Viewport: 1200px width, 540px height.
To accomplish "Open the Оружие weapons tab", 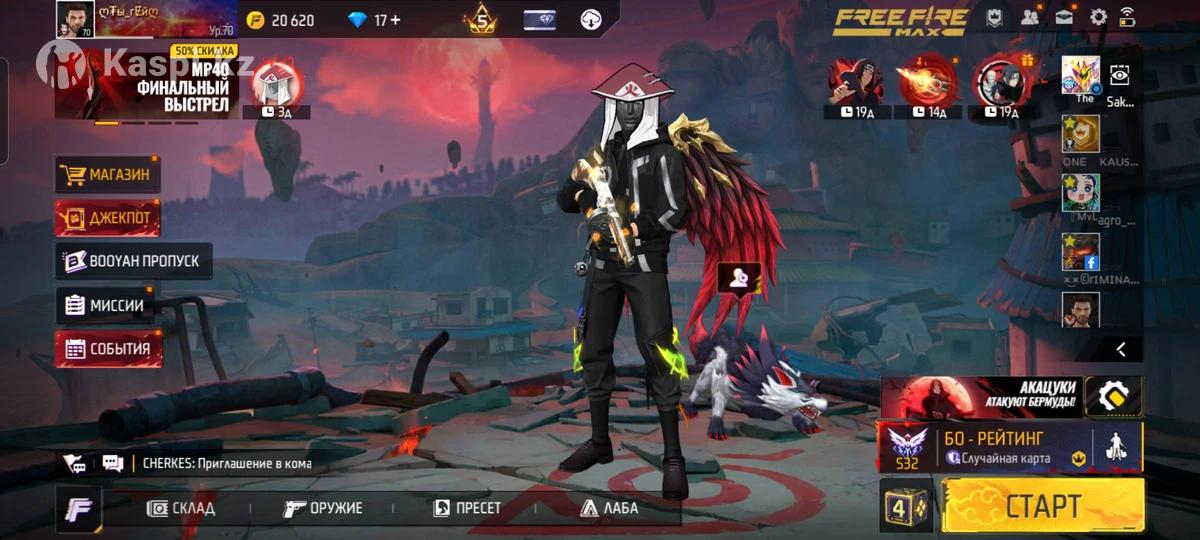I will point(323,508).
